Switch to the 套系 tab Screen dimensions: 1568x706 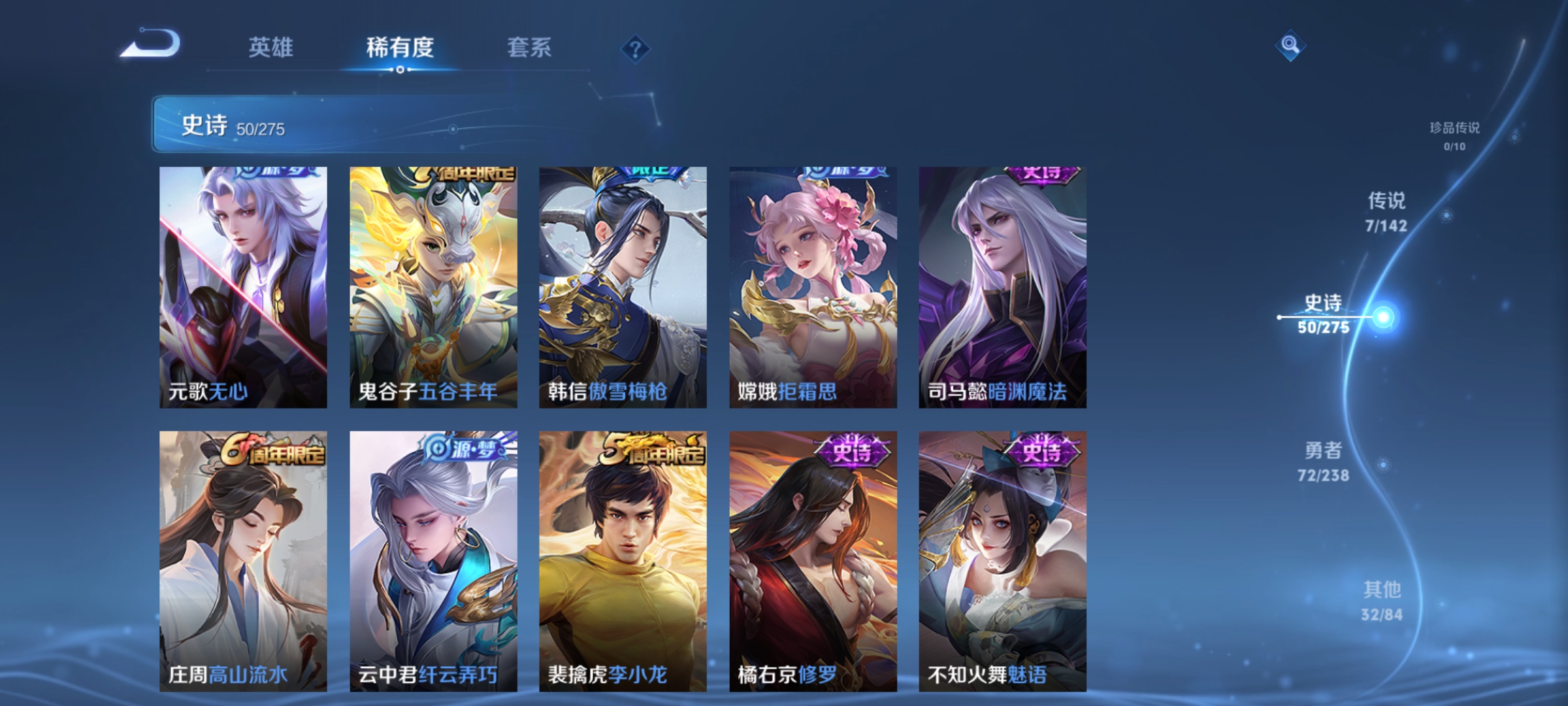coord(530,48)
